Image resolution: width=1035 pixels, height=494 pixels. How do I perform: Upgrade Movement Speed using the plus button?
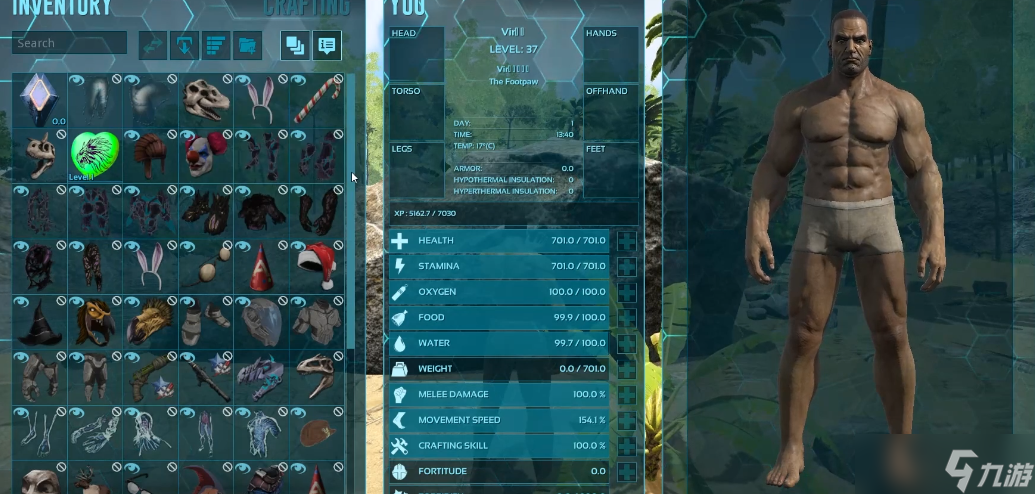627,420
